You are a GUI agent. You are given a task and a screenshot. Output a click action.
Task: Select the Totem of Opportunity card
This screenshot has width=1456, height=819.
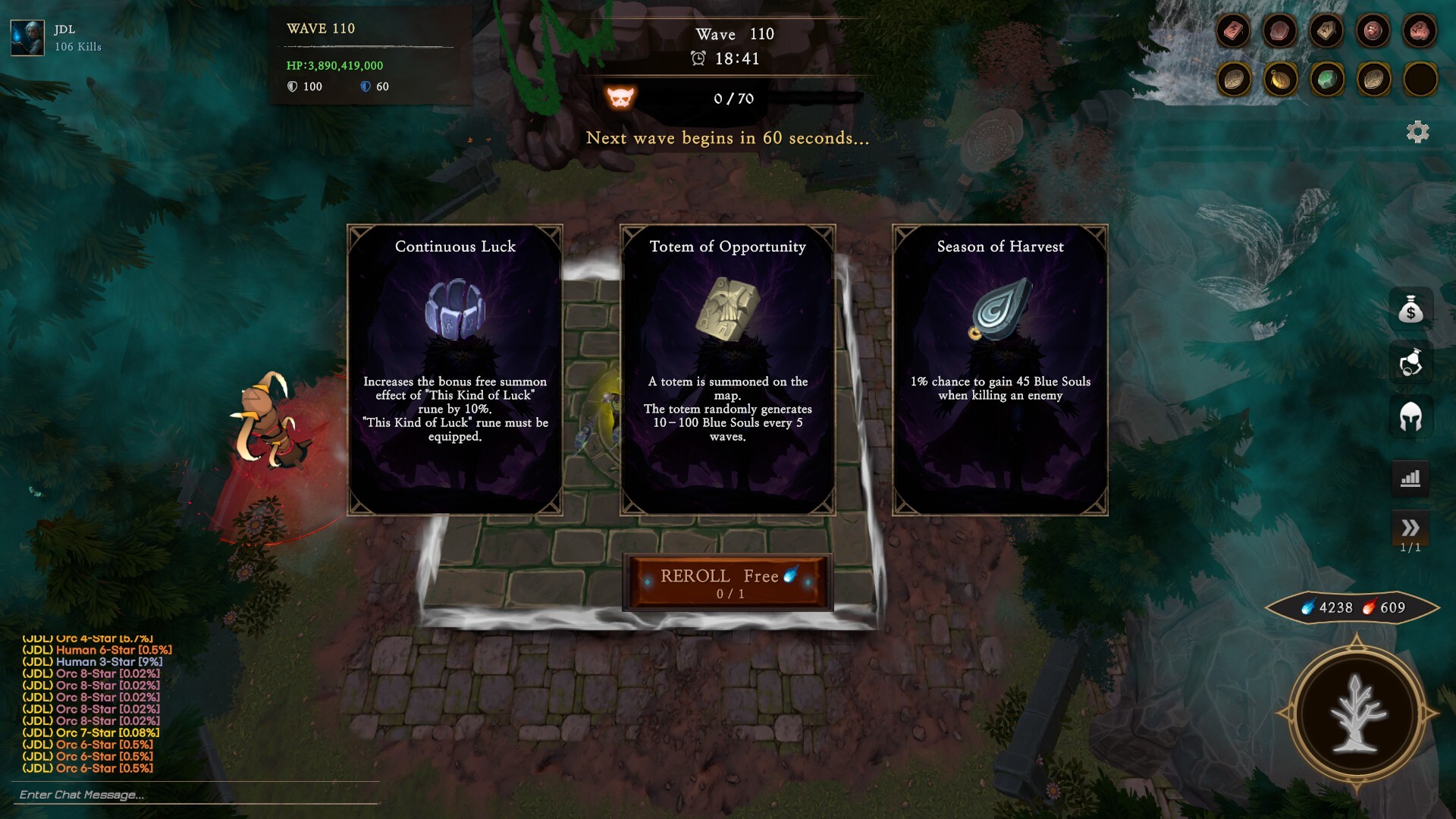[x=727, y=370]
